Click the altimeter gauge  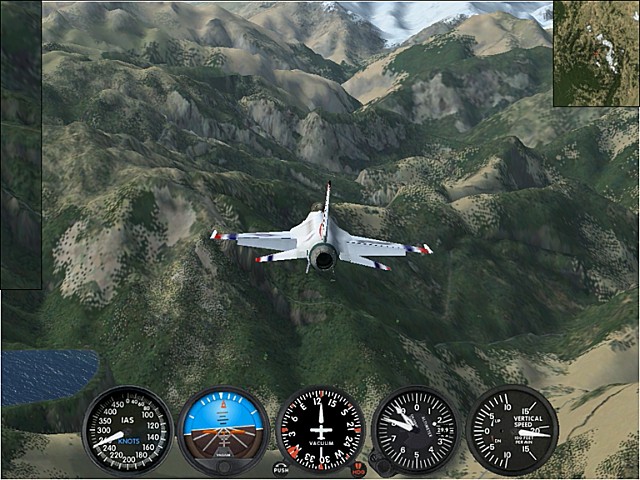pos(415,430)
